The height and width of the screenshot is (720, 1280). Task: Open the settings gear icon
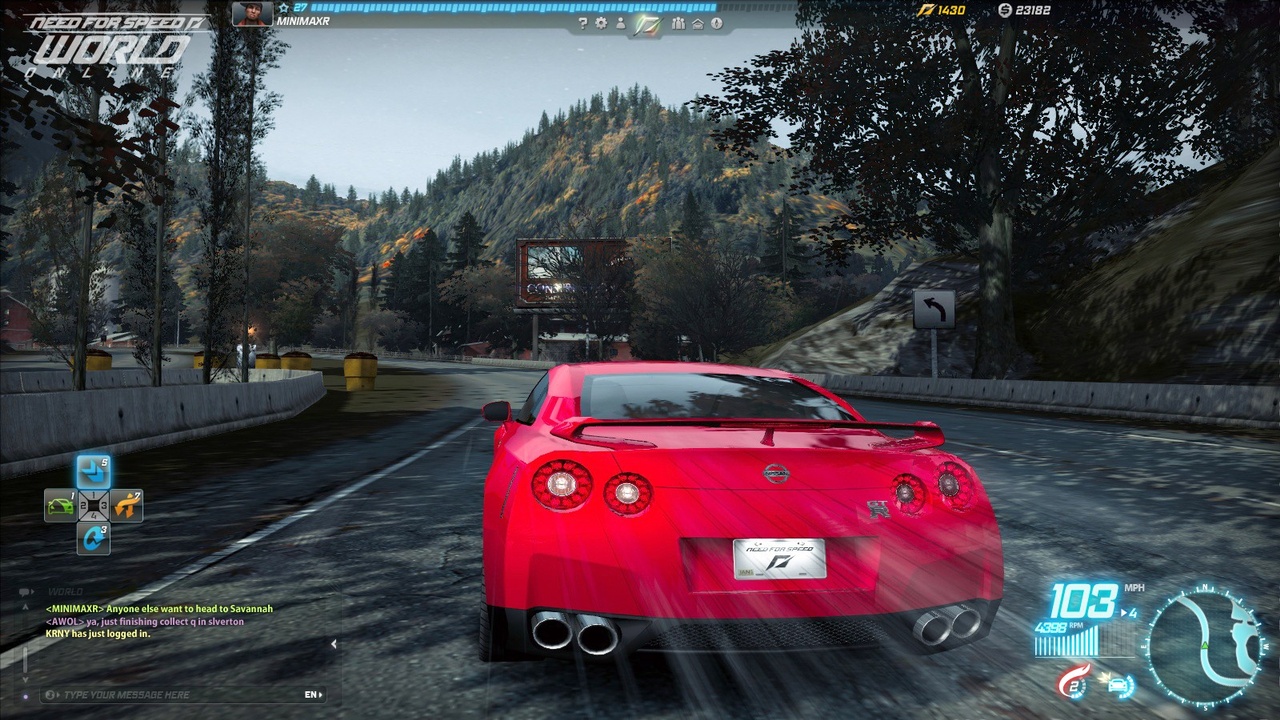pos(602,22)
